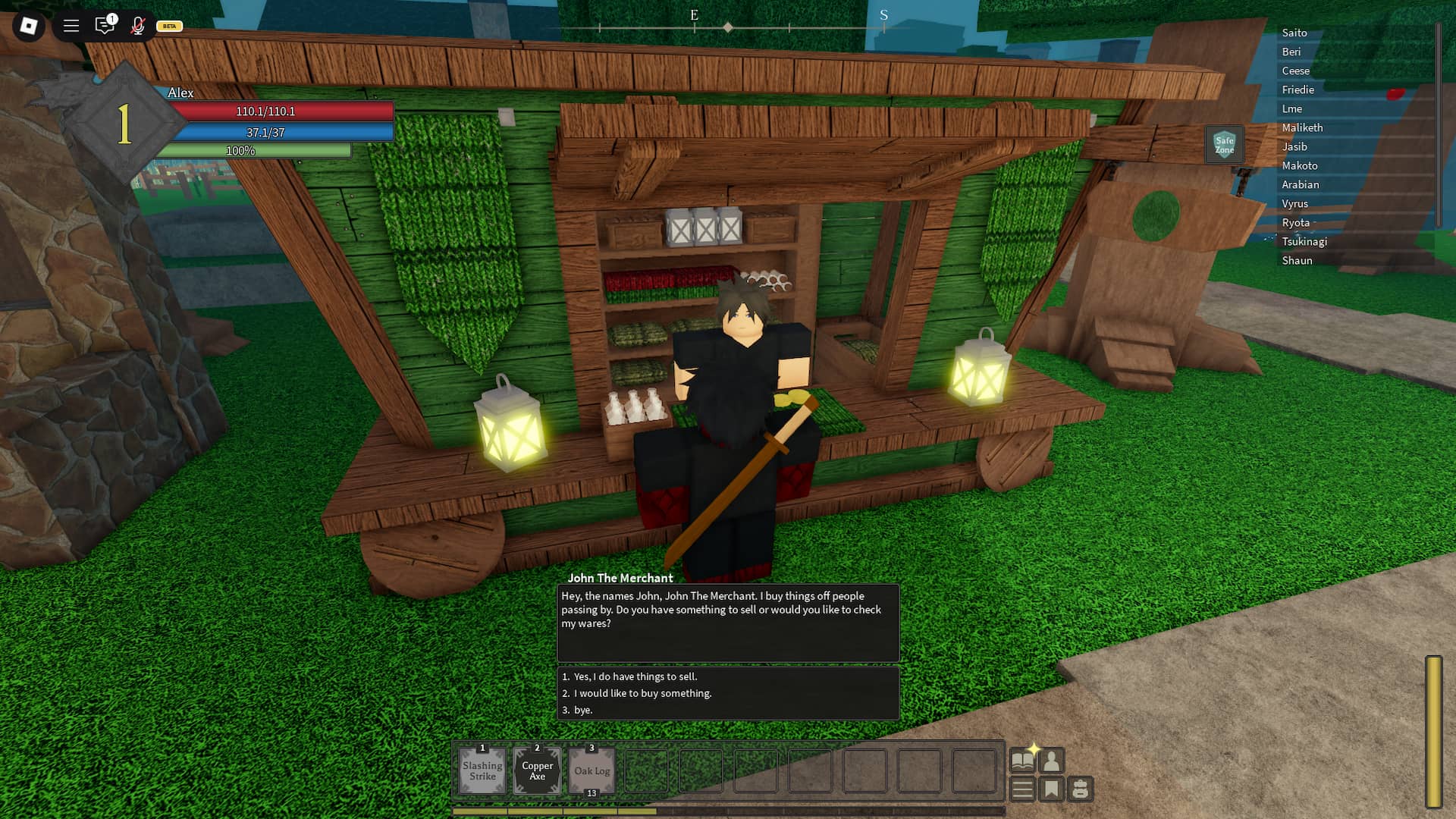
Task: Select player Shaun in the player list
Action: tap(1297, 260)
